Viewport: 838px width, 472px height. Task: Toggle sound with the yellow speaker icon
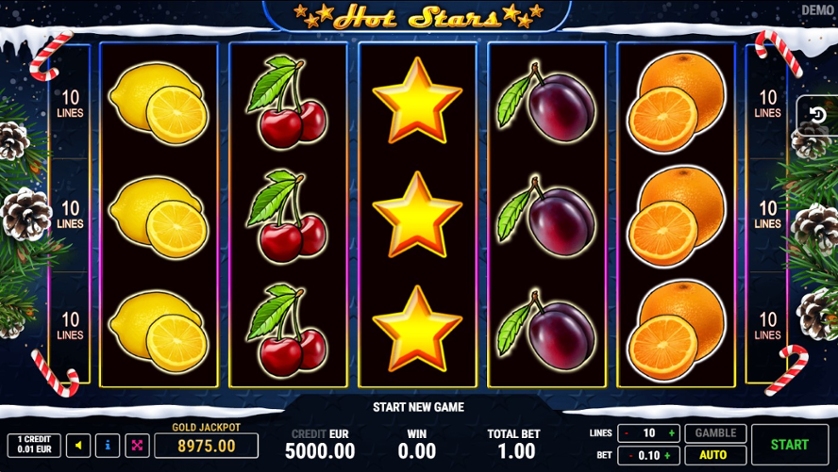coord(79,445)
